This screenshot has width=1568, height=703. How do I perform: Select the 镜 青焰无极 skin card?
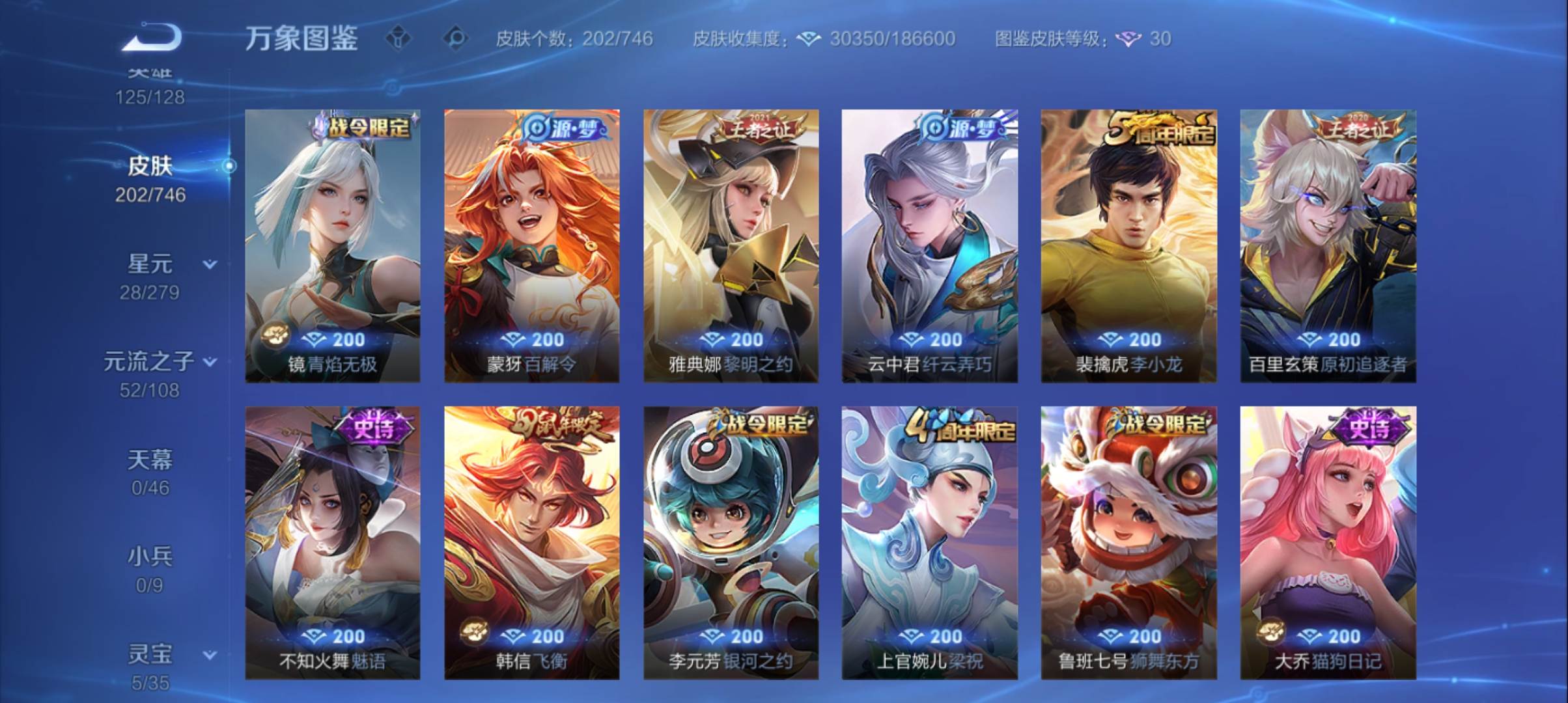[x=332, y=245]
